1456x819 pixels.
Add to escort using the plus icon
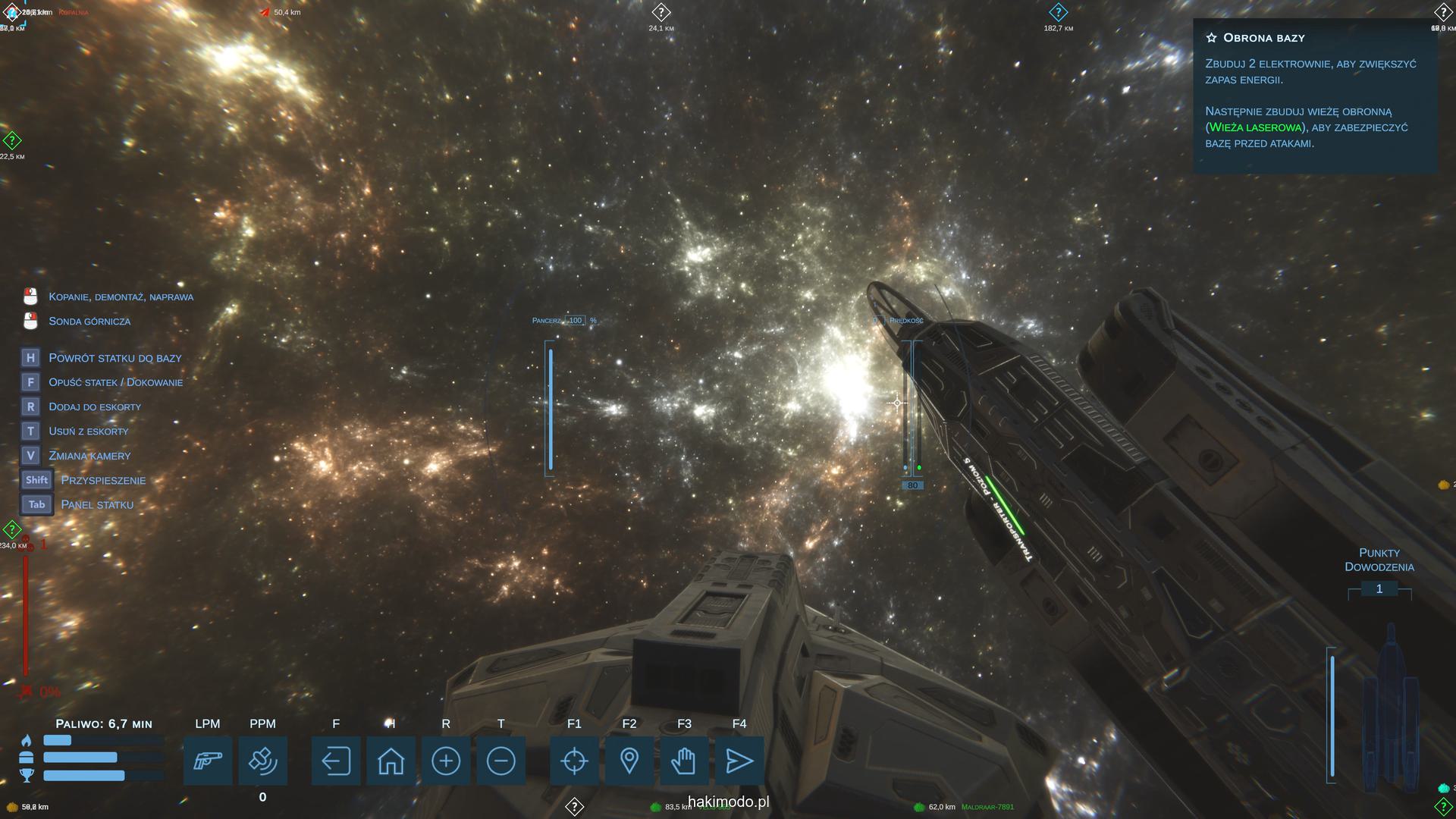pyautogui.click(x=446, y=761)
